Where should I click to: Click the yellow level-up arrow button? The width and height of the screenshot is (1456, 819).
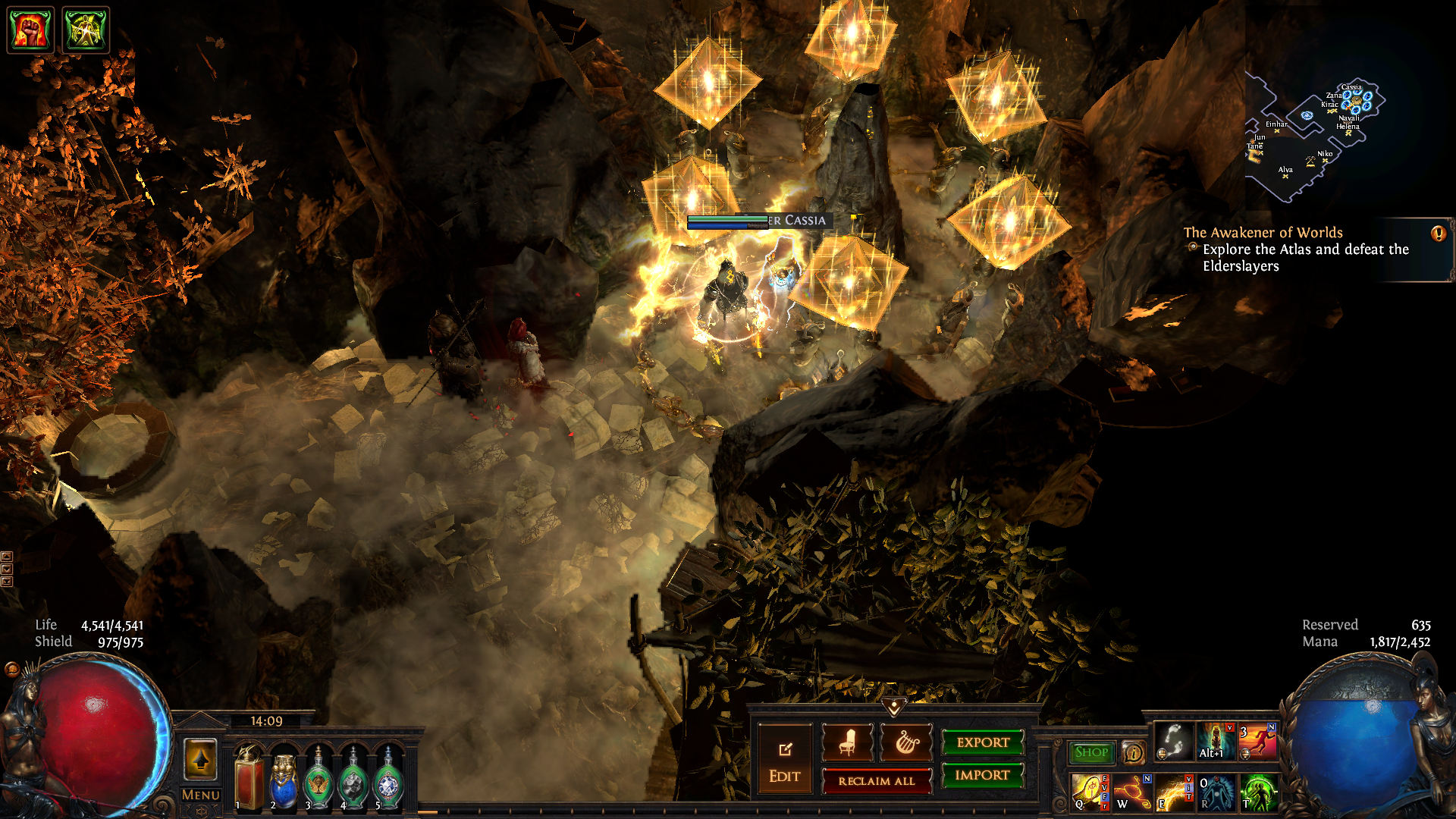pyautogui.click(x=200, y=759)
